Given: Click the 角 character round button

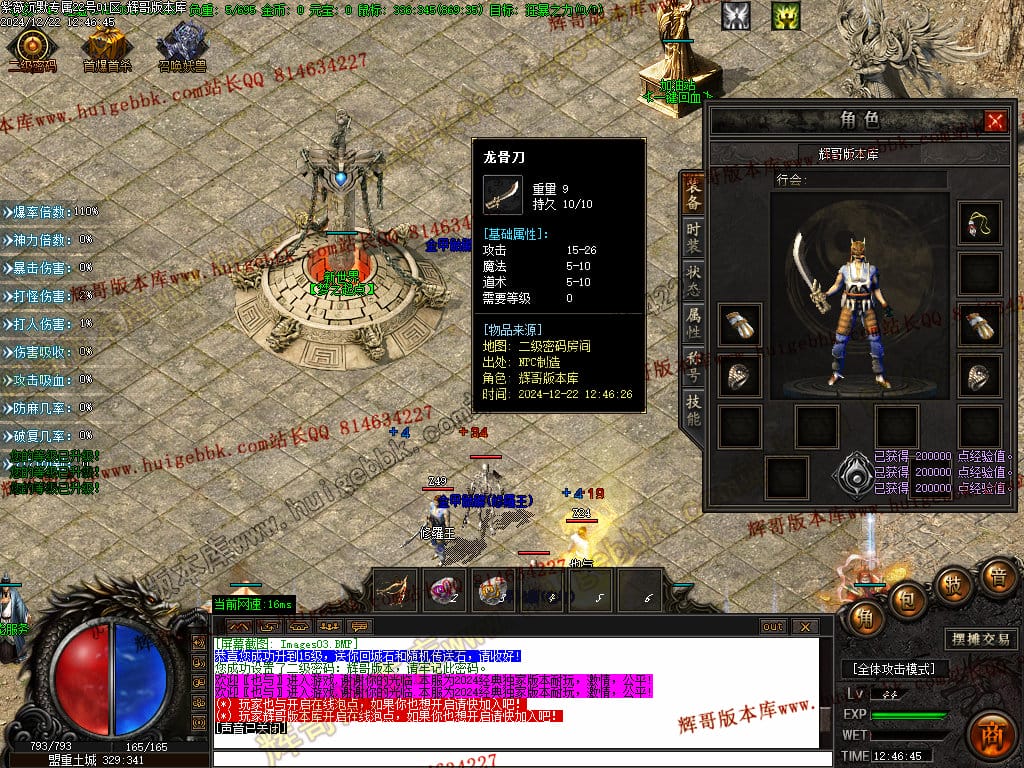Looking at the screenshot, I should tap(866, 619).
